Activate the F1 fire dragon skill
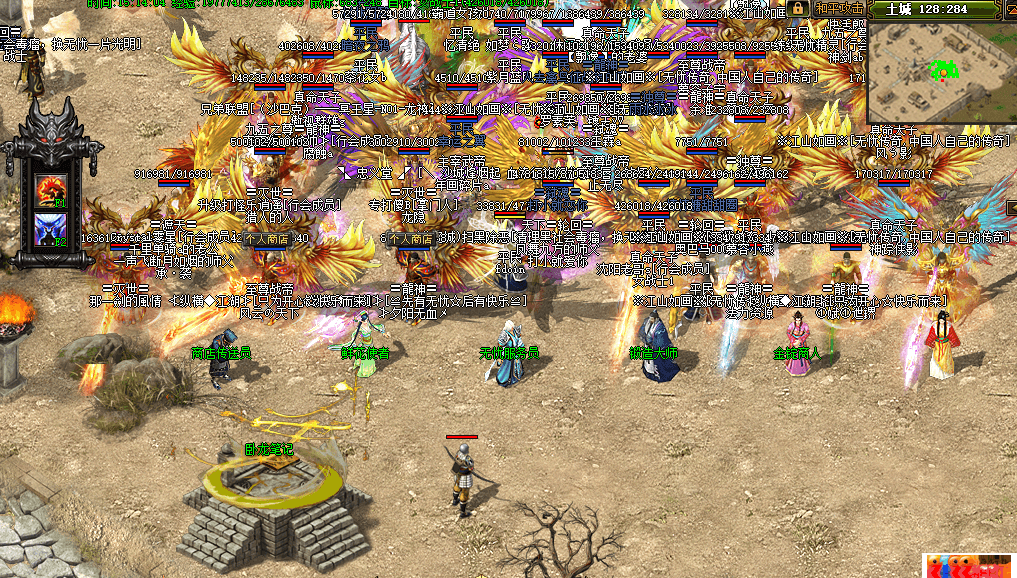 50,187
